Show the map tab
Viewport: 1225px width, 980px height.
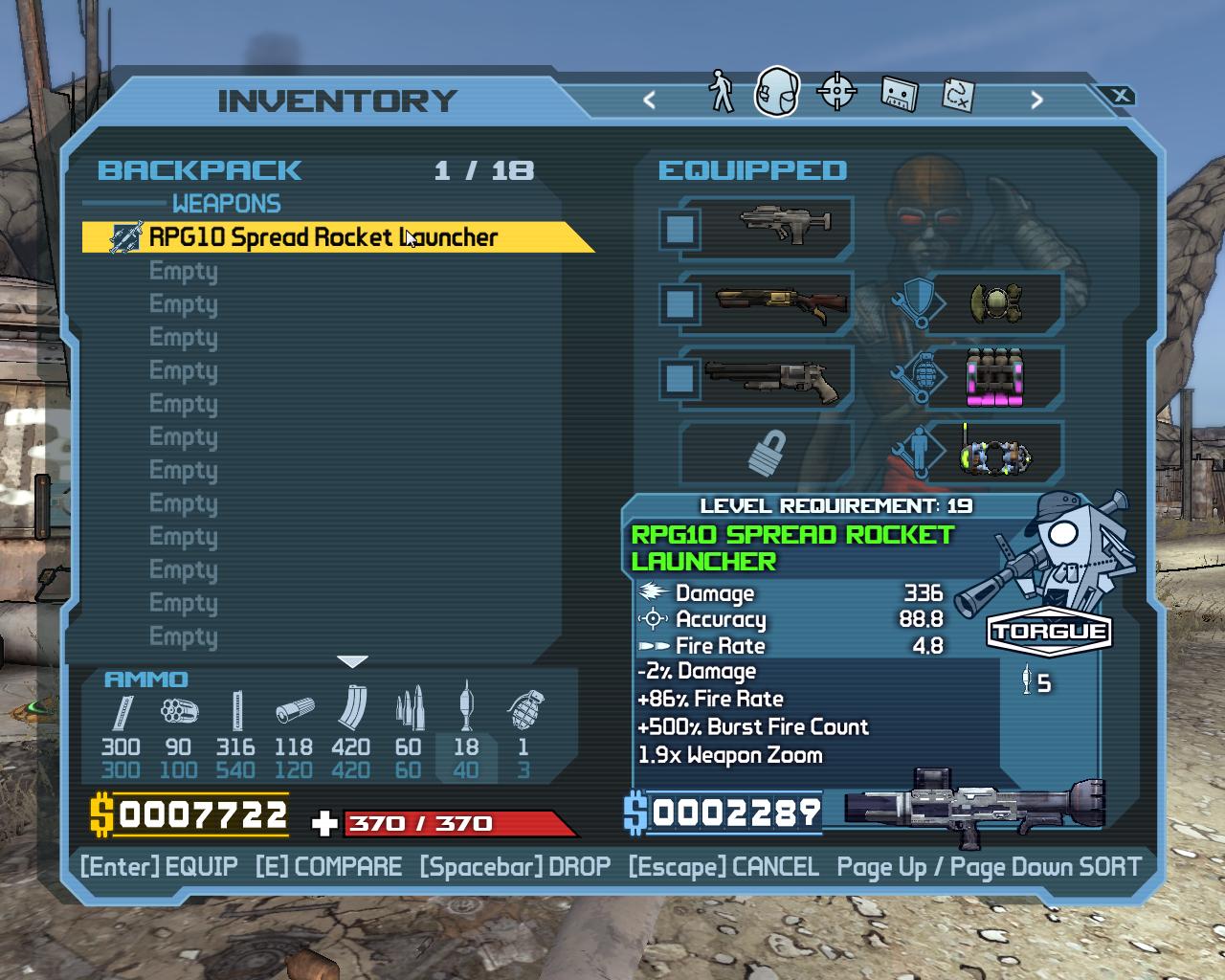click(x=958, y=94)
